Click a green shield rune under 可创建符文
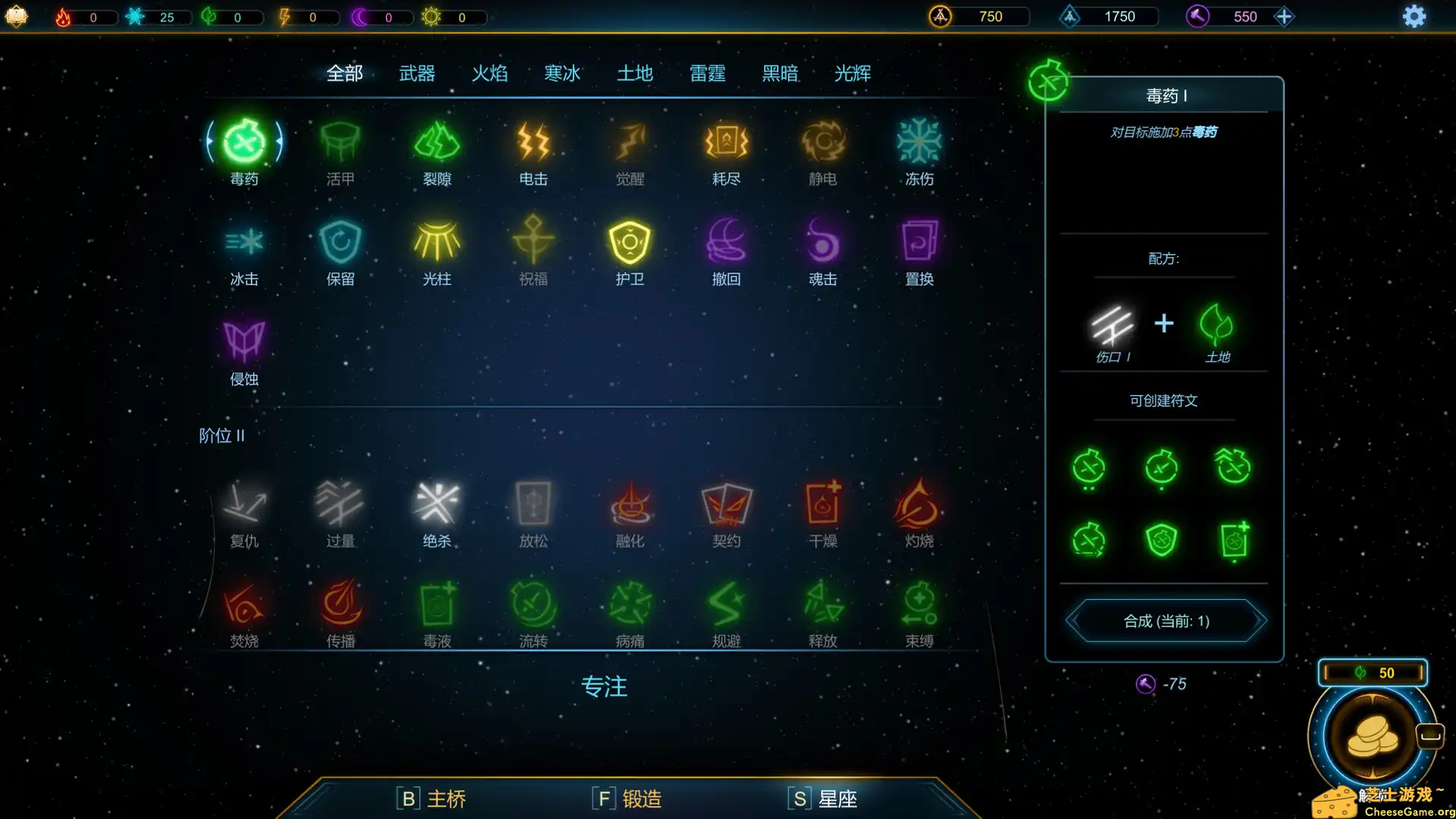 pyautogui.click(x=1161, y=540)
